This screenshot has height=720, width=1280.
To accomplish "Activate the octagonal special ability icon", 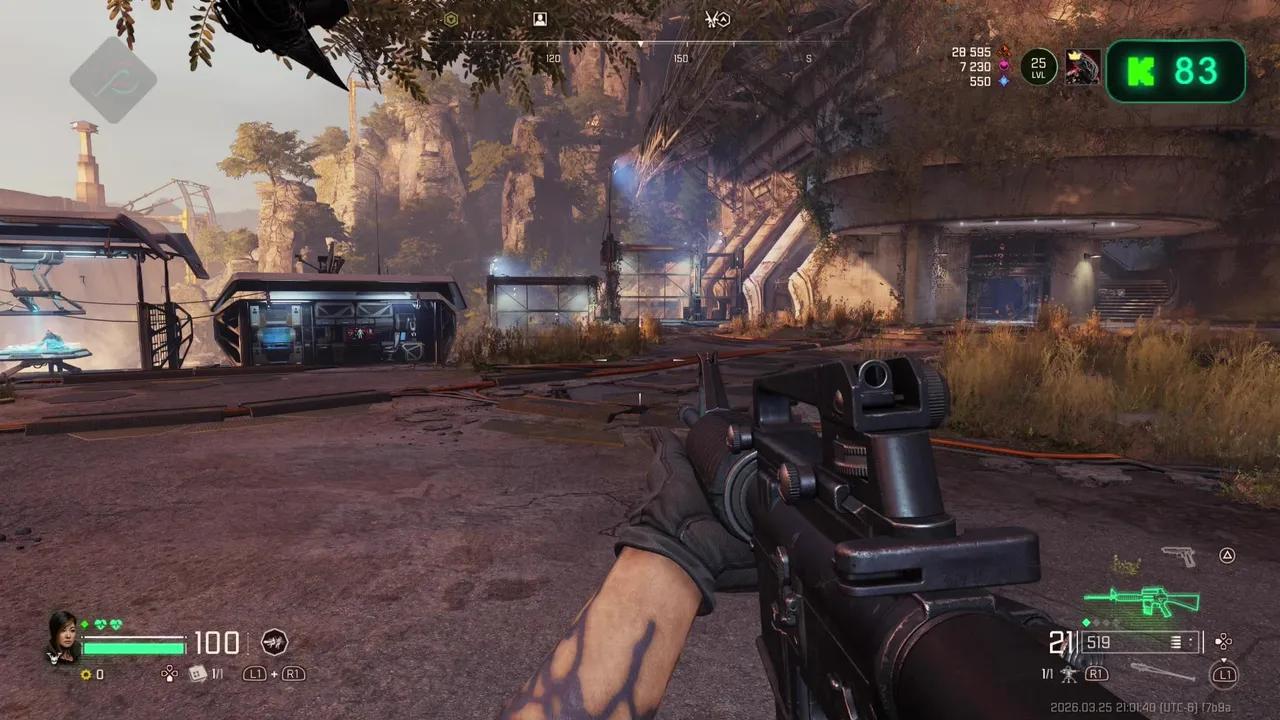I will point(274,642).
